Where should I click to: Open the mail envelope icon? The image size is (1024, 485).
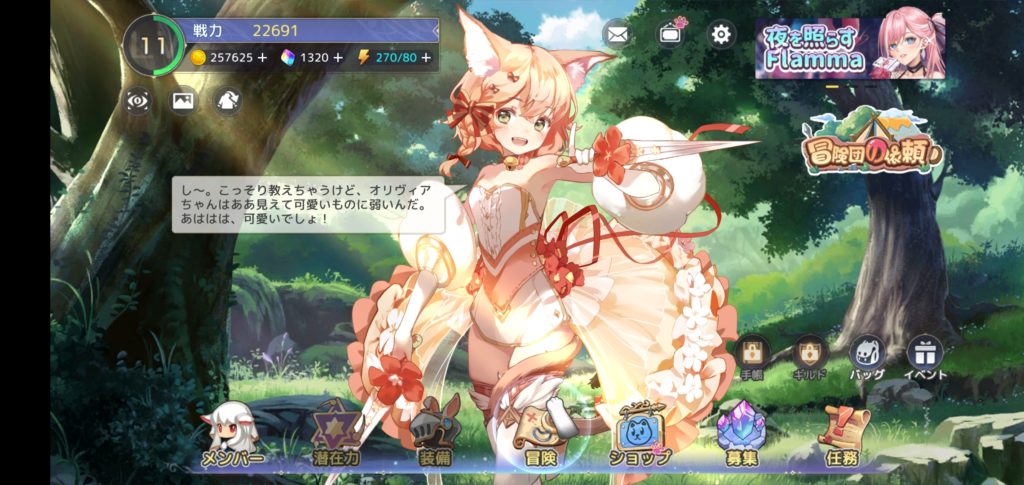click(x=617, y=35)
